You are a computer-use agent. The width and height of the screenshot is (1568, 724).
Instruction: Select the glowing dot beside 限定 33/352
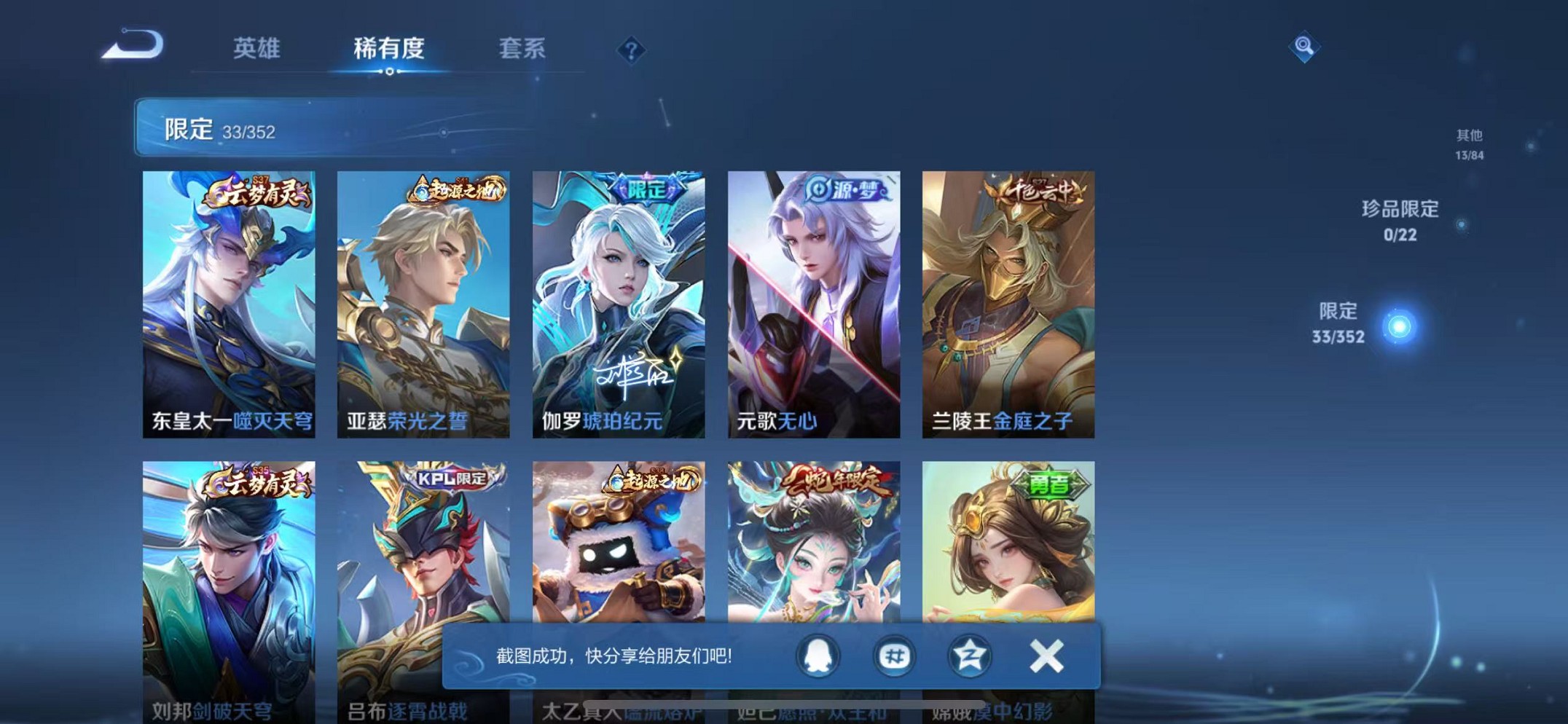[x=1398, y=324]
